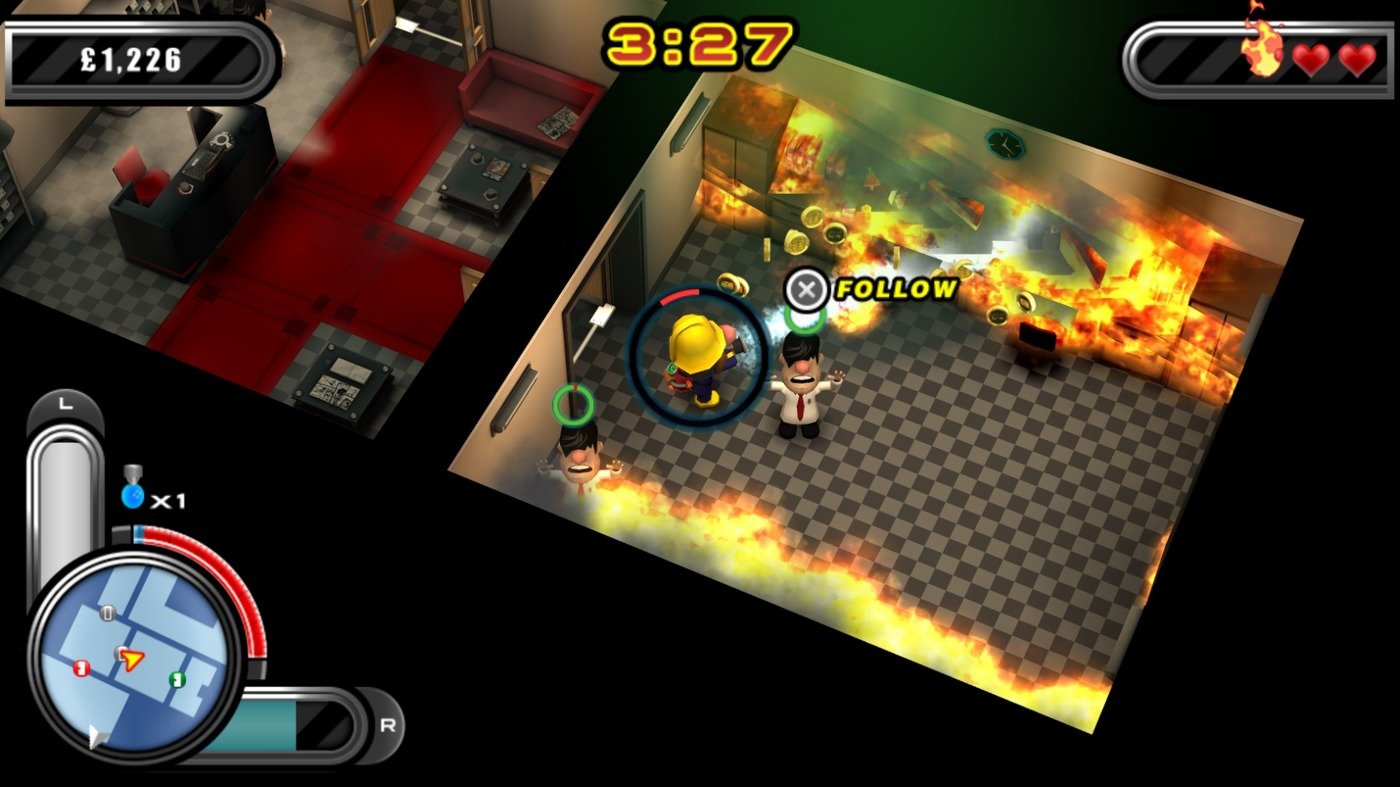Click the £1,226 money display
Screen dimensions: 1400x787
(128, 57)
